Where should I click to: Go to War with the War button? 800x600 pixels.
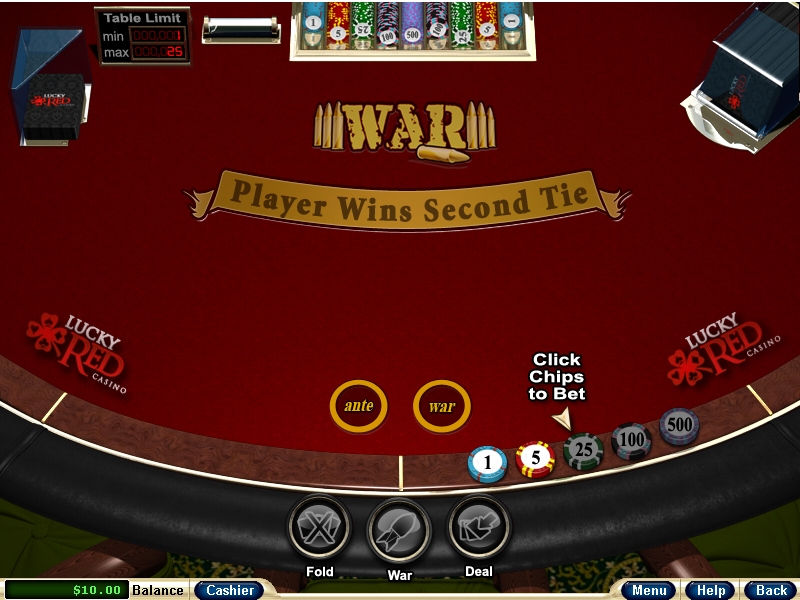tap(399, 529)
